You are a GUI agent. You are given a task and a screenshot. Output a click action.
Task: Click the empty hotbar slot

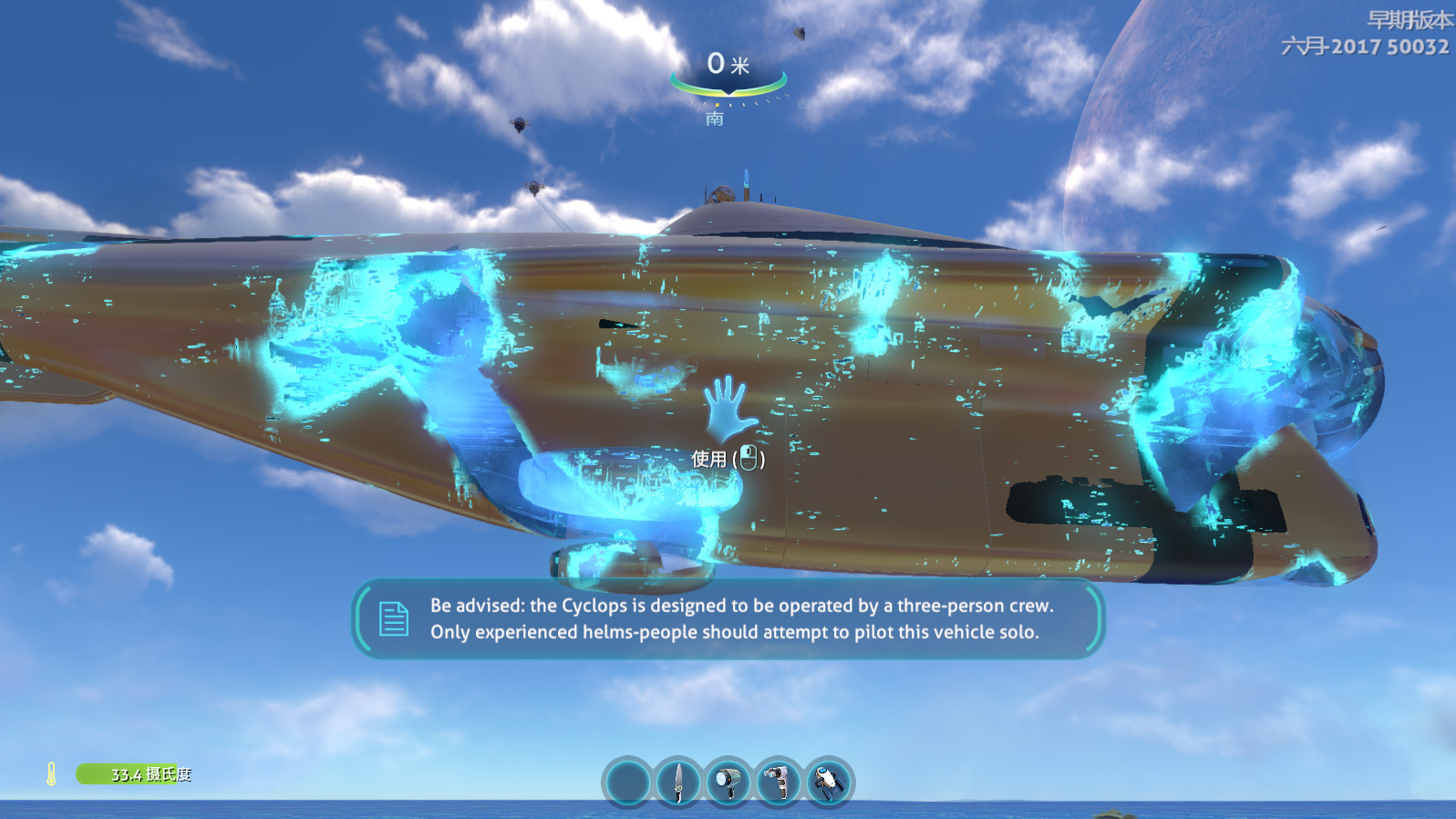tap(627, 783)
